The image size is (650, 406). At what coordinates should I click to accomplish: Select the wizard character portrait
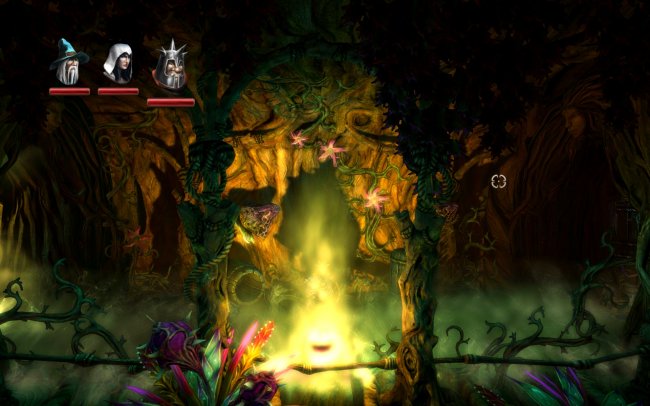[x=69, y=63]
